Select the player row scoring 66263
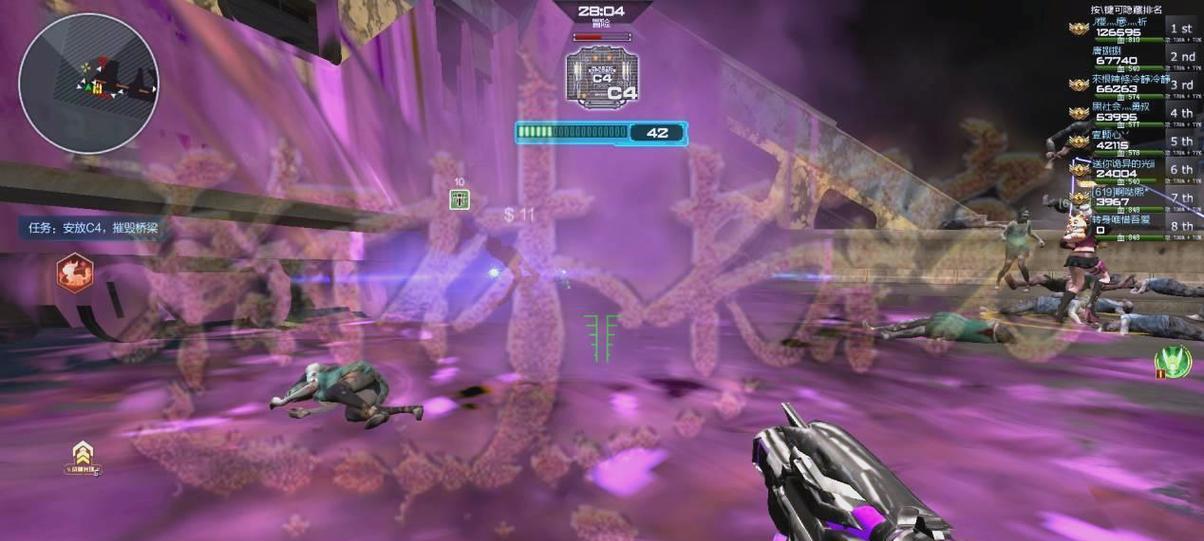The width and height of the screenshot is (1204, 541). [x=1130, y=87]
